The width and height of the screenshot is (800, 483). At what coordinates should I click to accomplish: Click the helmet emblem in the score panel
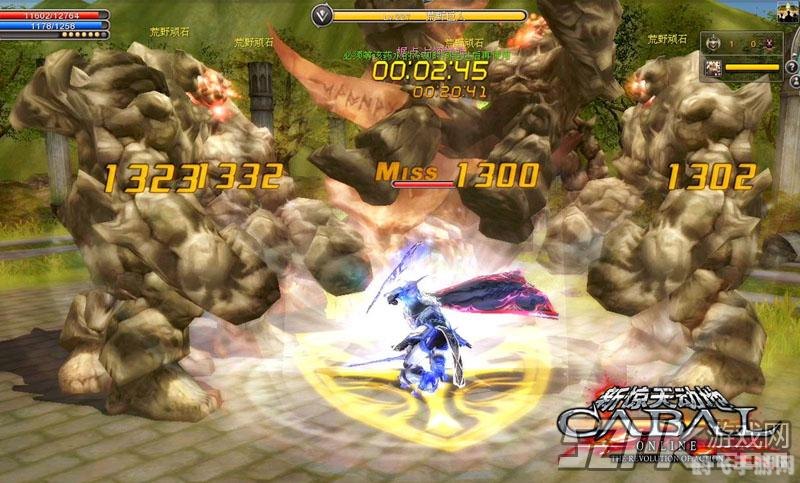(x=713, y=45)
